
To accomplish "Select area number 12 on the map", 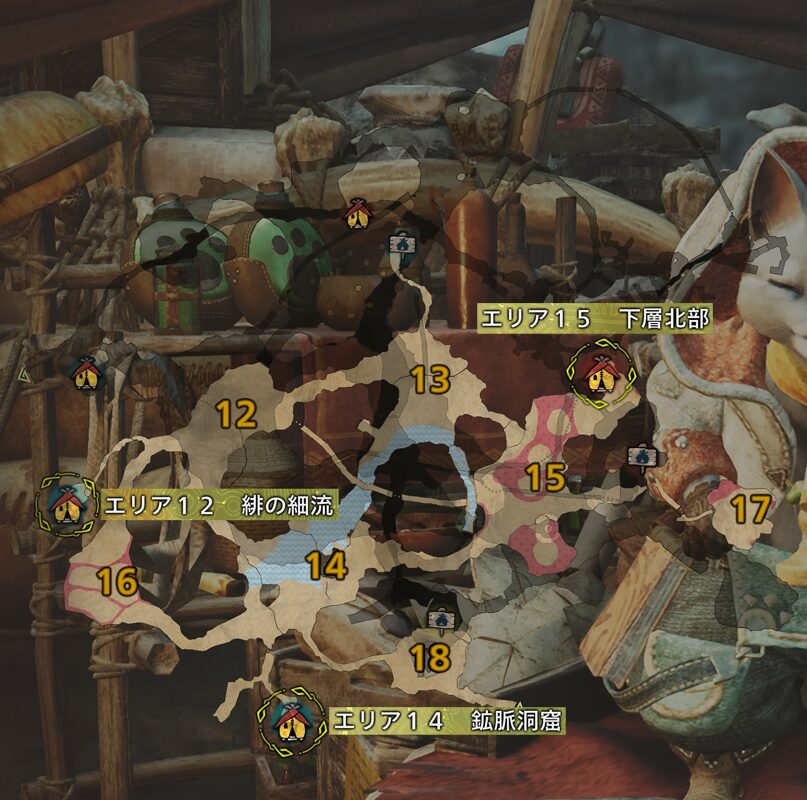I will point(237,414).
